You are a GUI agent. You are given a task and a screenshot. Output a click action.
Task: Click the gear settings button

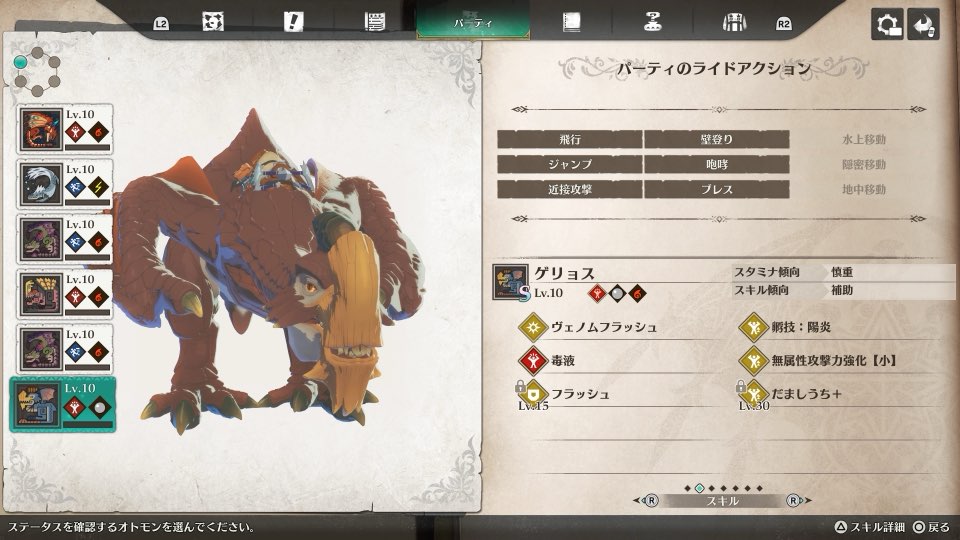pyautogui.click(x=886, y=25)
